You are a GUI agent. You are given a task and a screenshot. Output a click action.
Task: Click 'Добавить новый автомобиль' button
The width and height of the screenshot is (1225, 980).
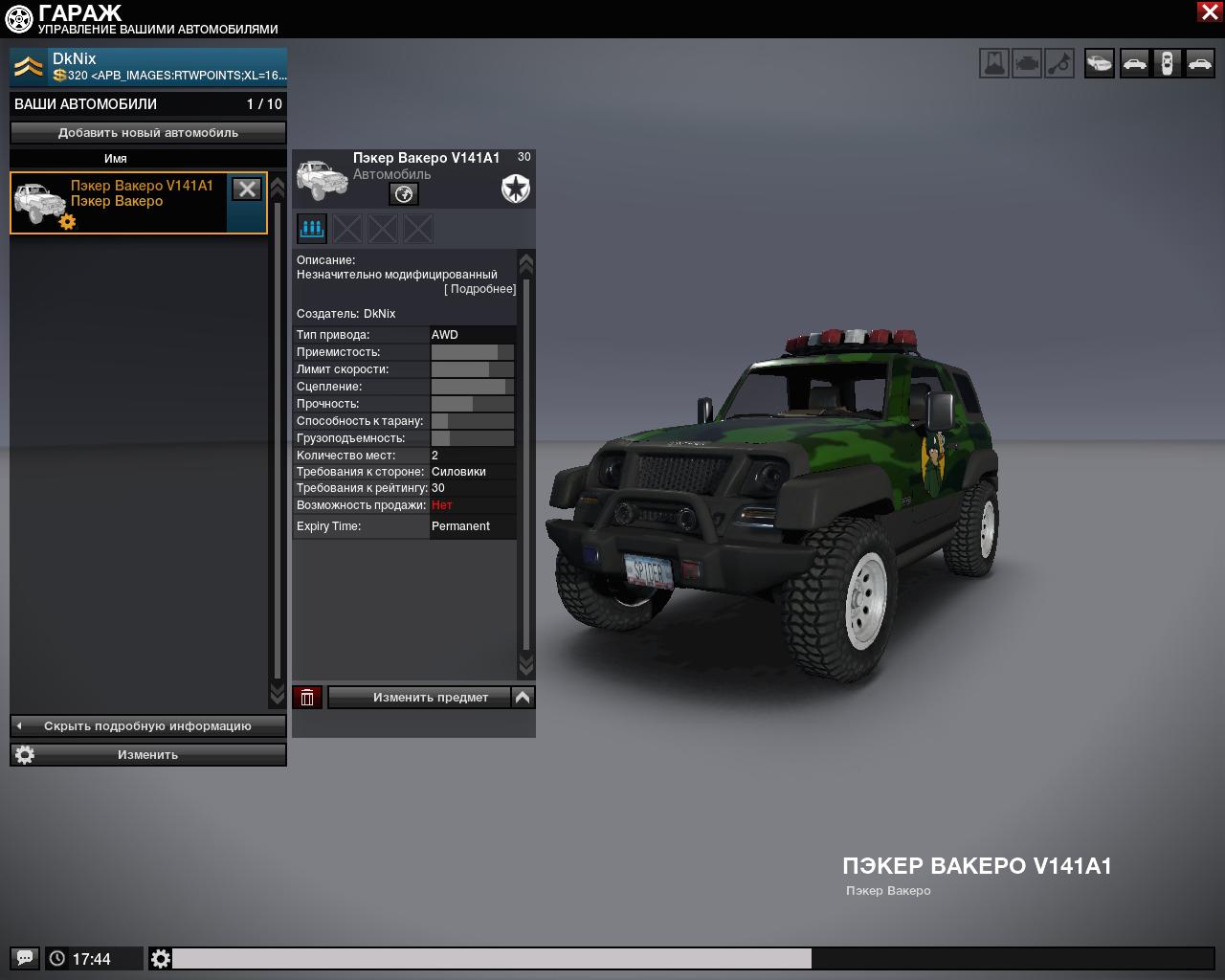click(148, 133)
